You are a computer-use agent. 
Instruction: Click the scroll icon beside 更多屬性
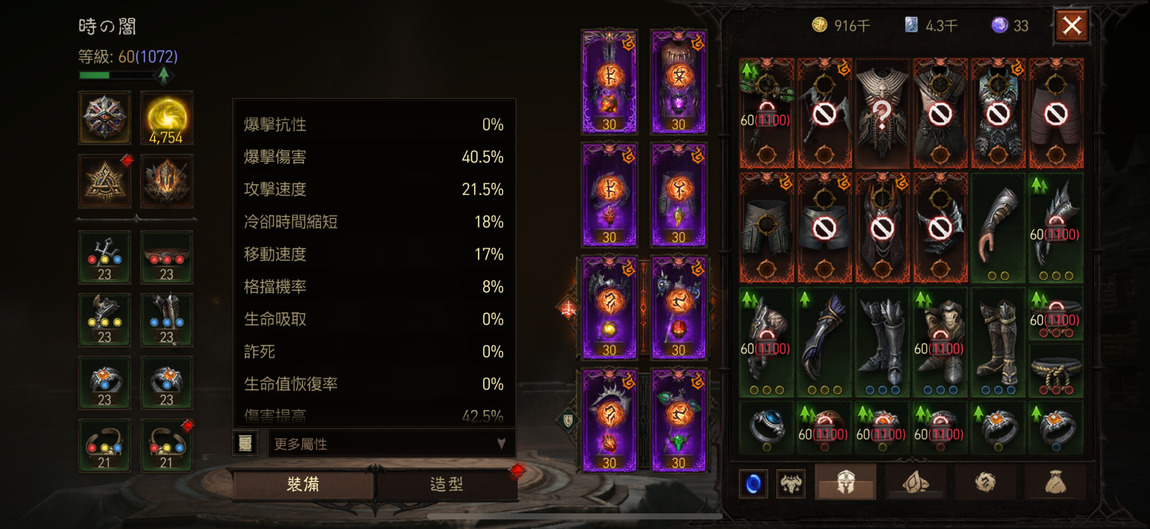[245, 443]
